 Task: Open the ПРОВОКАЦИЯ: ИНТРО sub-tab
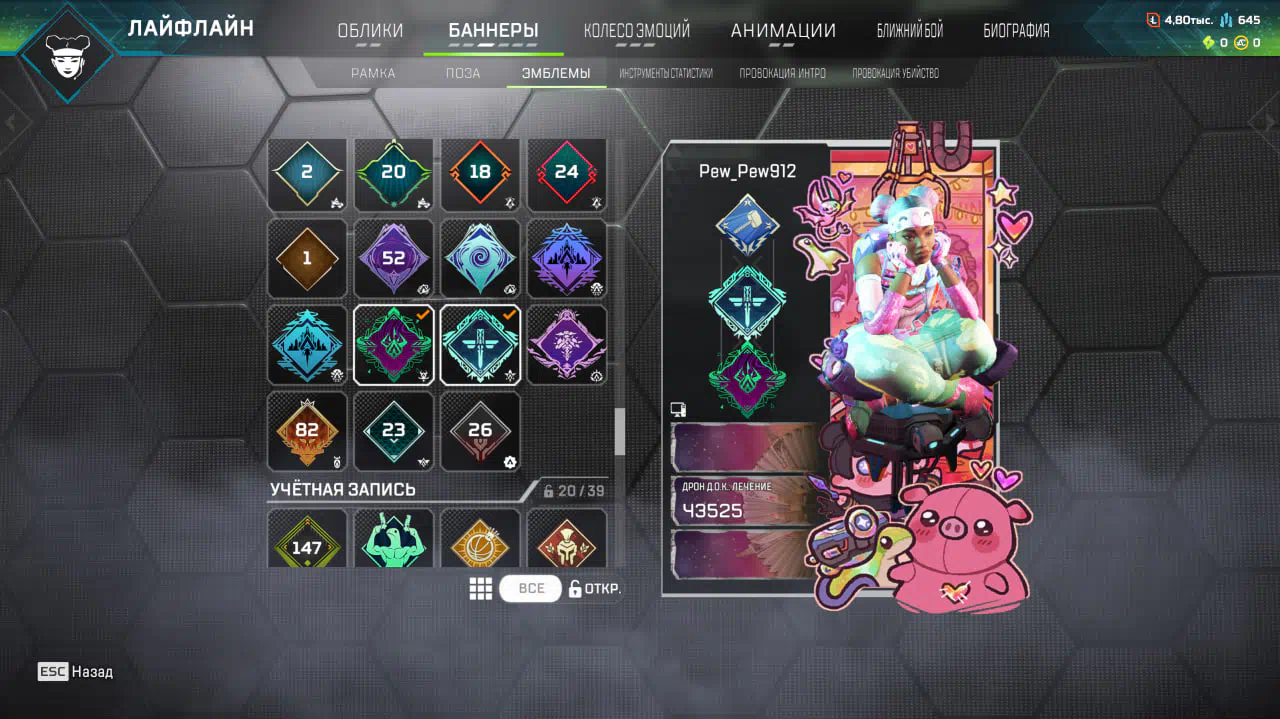coord(782,73)
